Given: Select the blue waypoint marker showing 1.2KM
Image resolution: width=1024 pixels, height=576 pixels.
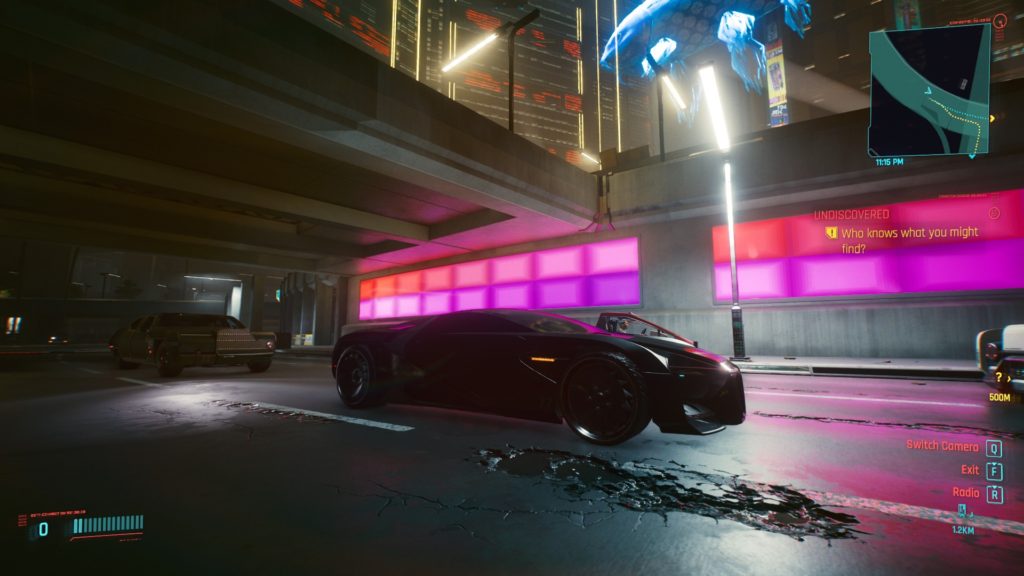Looking at the screenshot, I should click(962, 511).
